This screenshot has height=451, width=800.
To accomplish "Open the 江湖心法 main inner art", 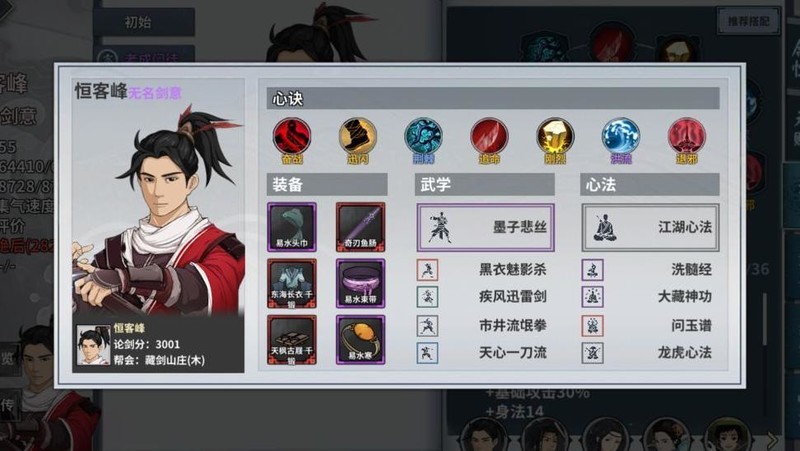I will [x=650, y=227].
